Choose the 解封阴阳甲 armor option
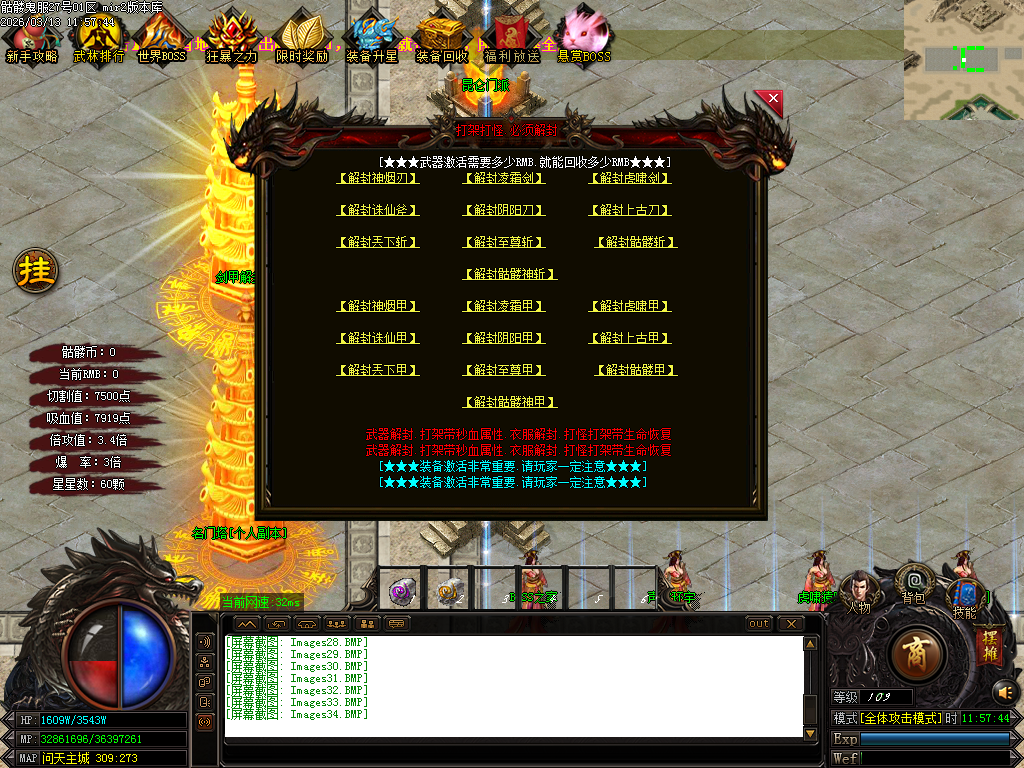 click(504, 339)
